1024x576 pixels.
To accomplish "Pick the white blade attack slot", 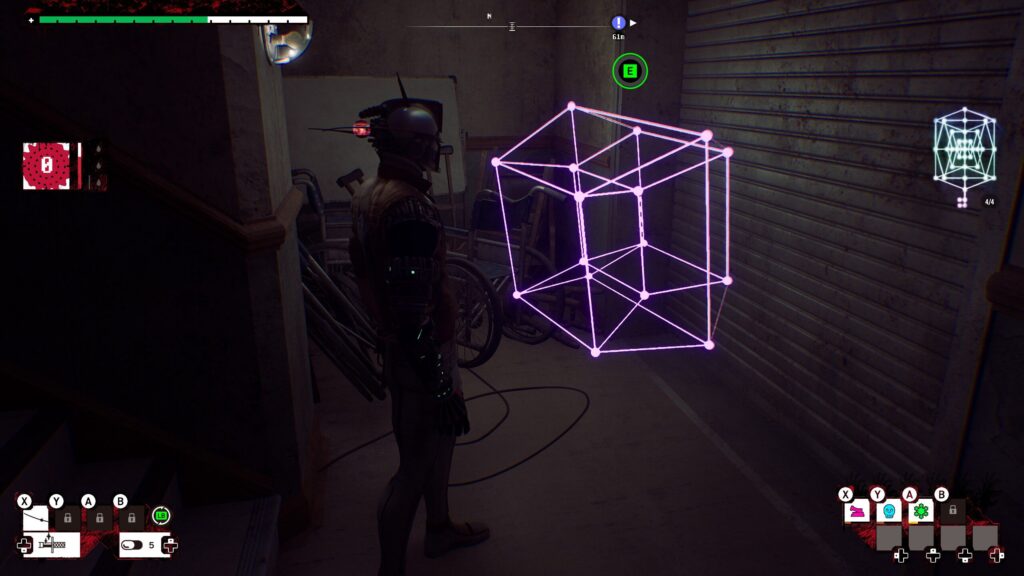I will pyautogui.click(x=35, y=518).
